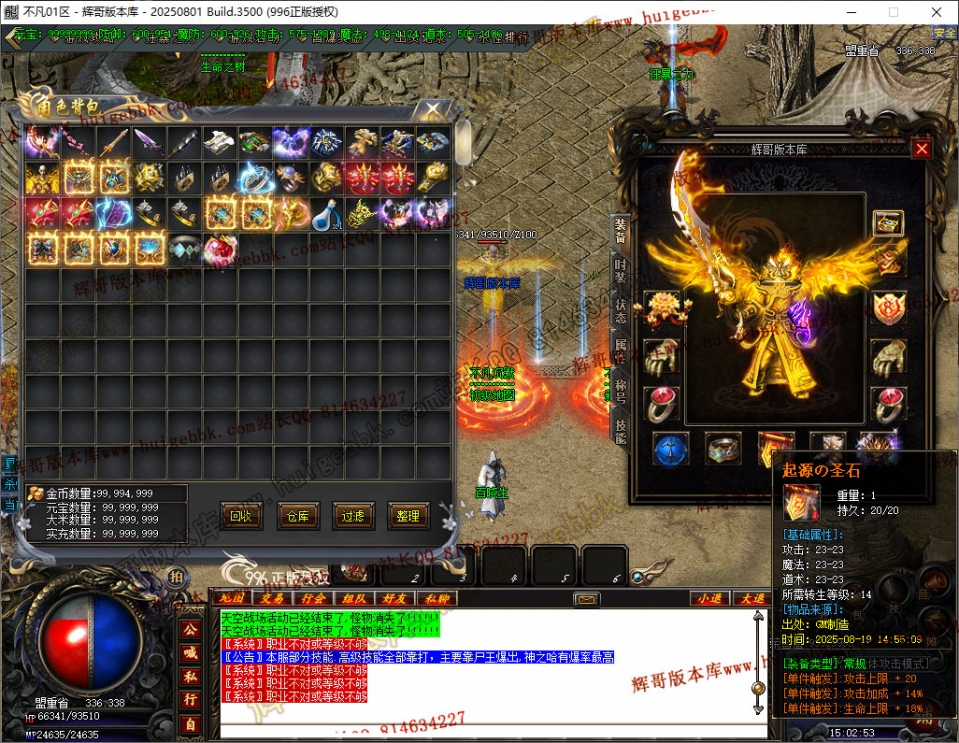
Task: Open the 状态 status tab
Action: pyautogui.click(x=620, y=310)
